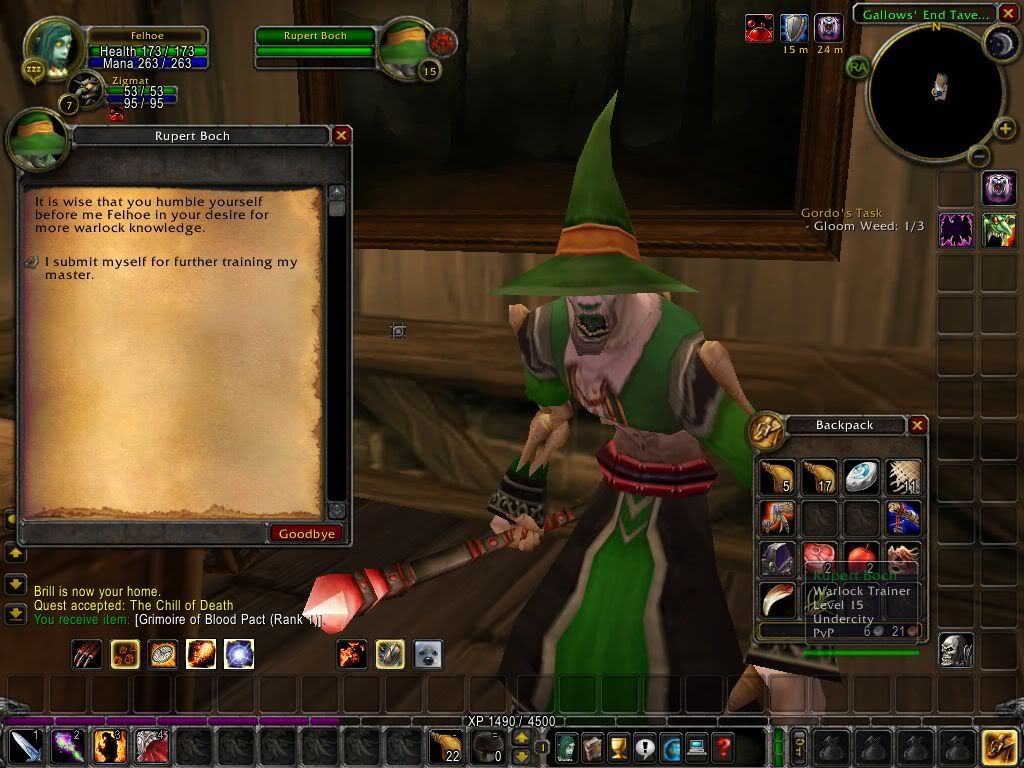Zoom out the minimap with minus button

point(979,156)
